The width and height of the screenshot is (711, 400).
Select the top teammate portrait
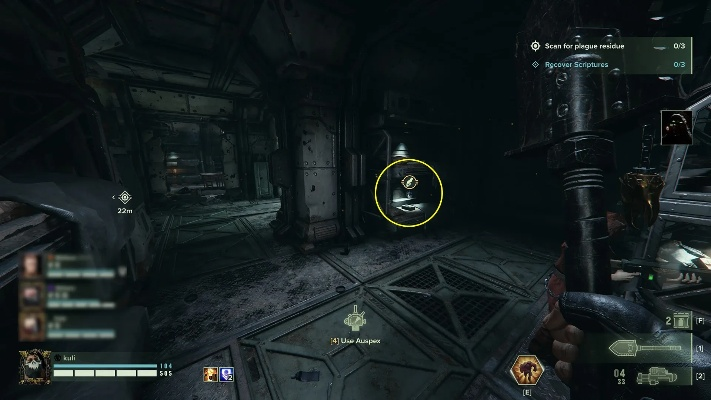[33, 265]
